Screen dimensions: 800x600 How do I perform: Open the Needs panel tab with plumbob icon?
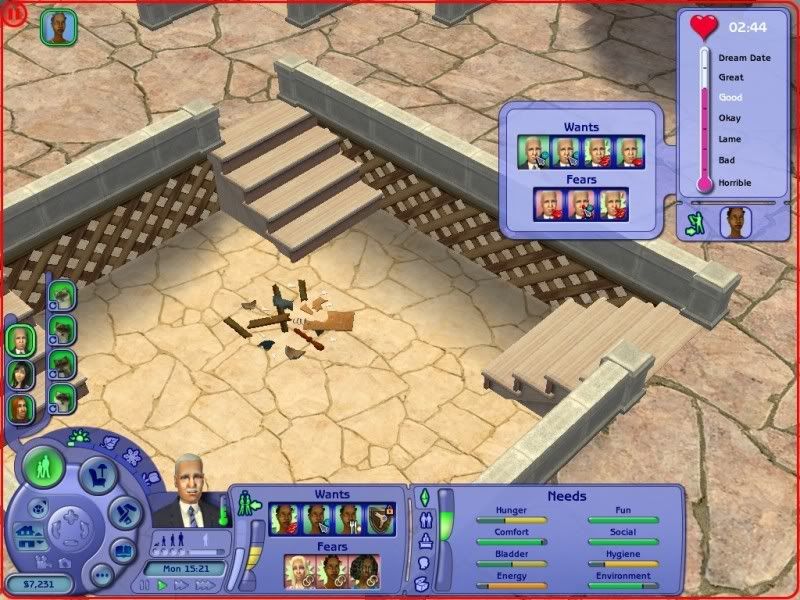point(422,499)
